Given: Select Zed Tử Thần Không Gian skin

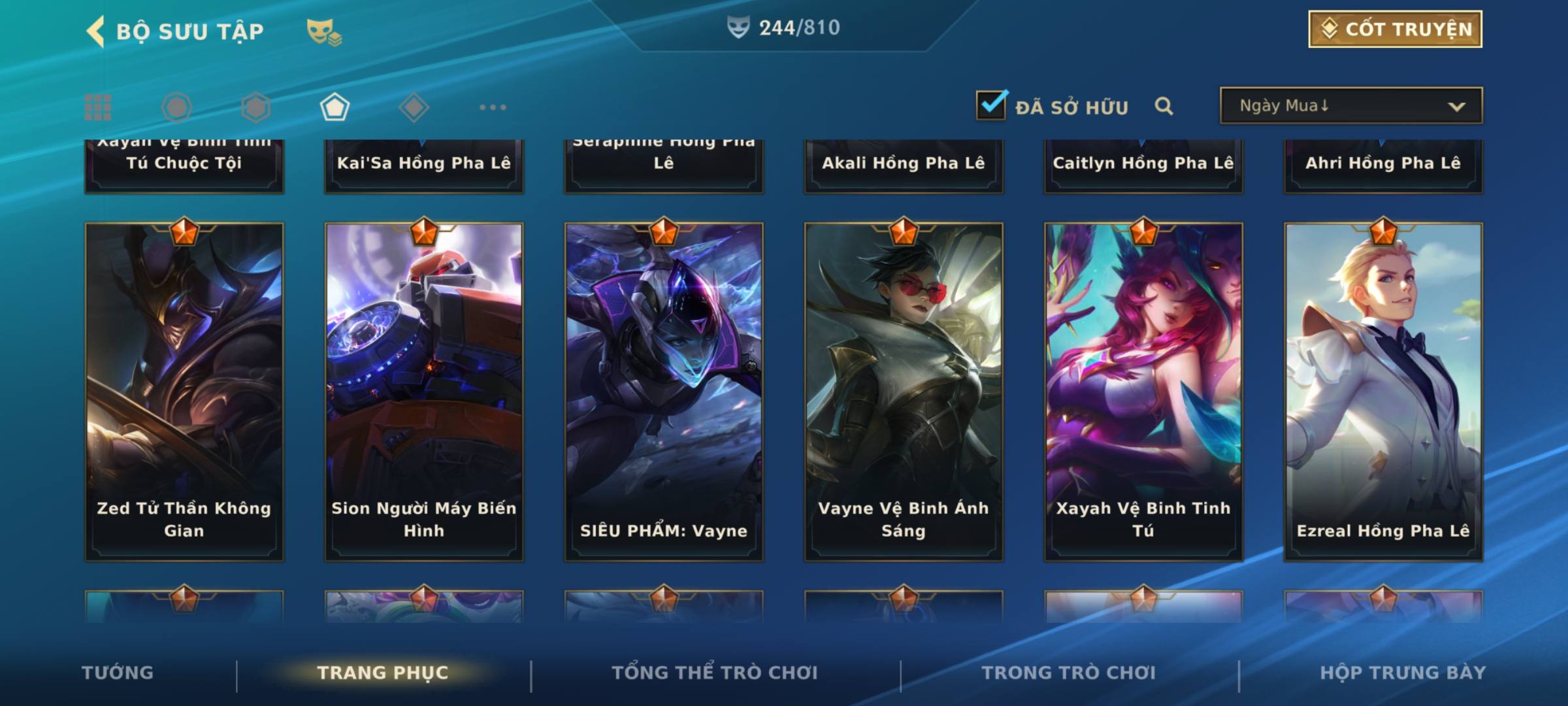Looking at the screenshot, I should 184,392.
